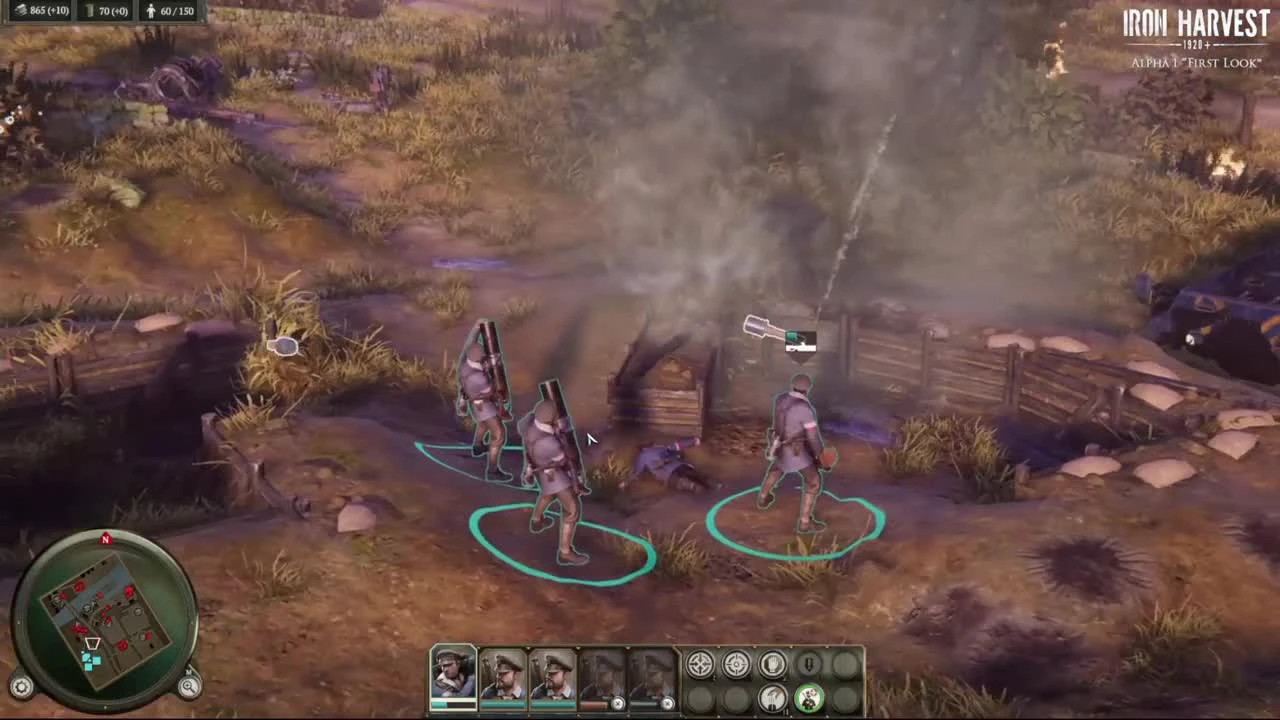The image size is (1280, 720).
Task: Select the Attack Move command icon
Action: coord(699,663)
